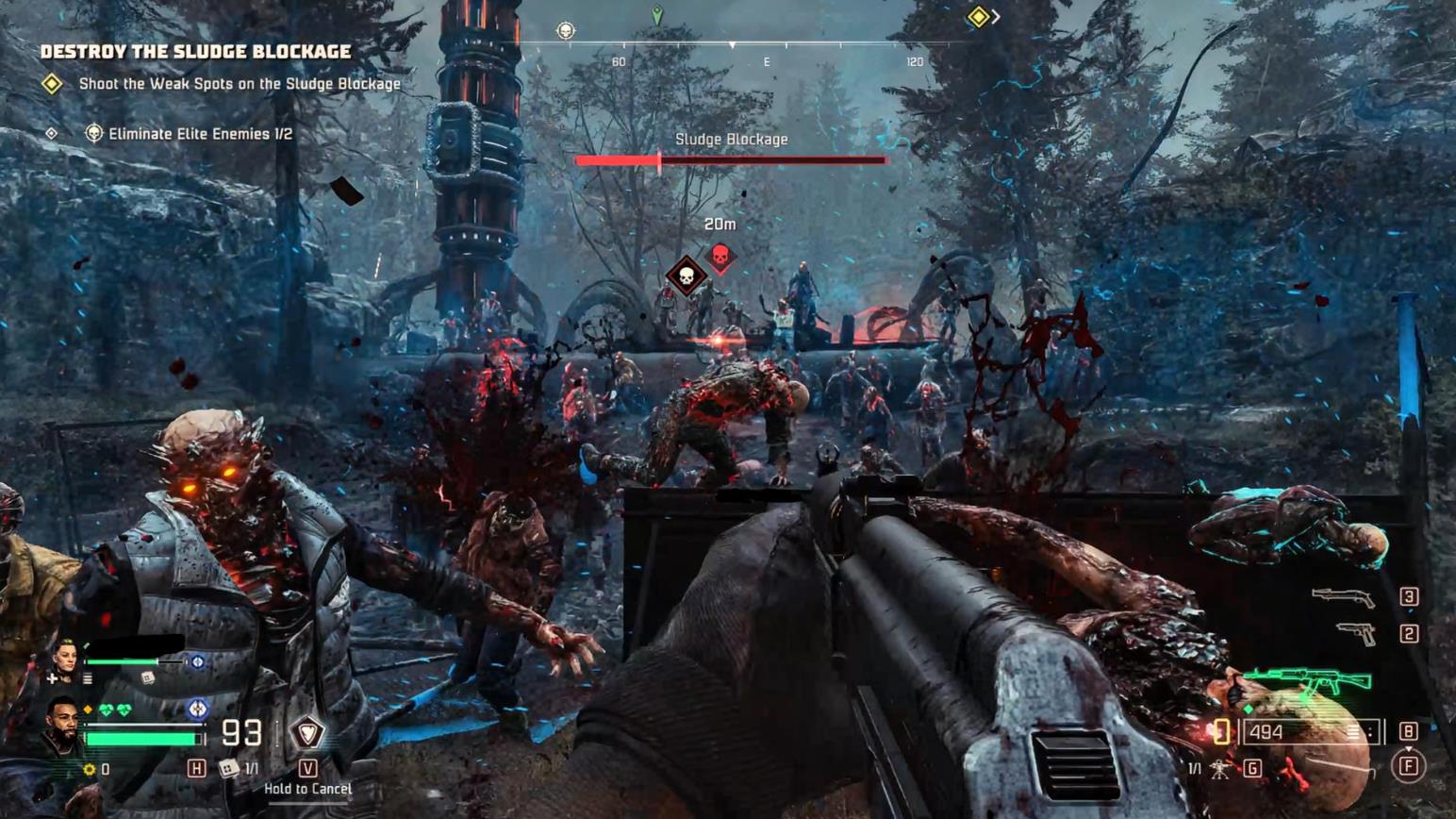The height and width of the screenshot is (819, 1456).
Task: Select the Shoot the Weak Spots objective
Action: pos(240,84)
